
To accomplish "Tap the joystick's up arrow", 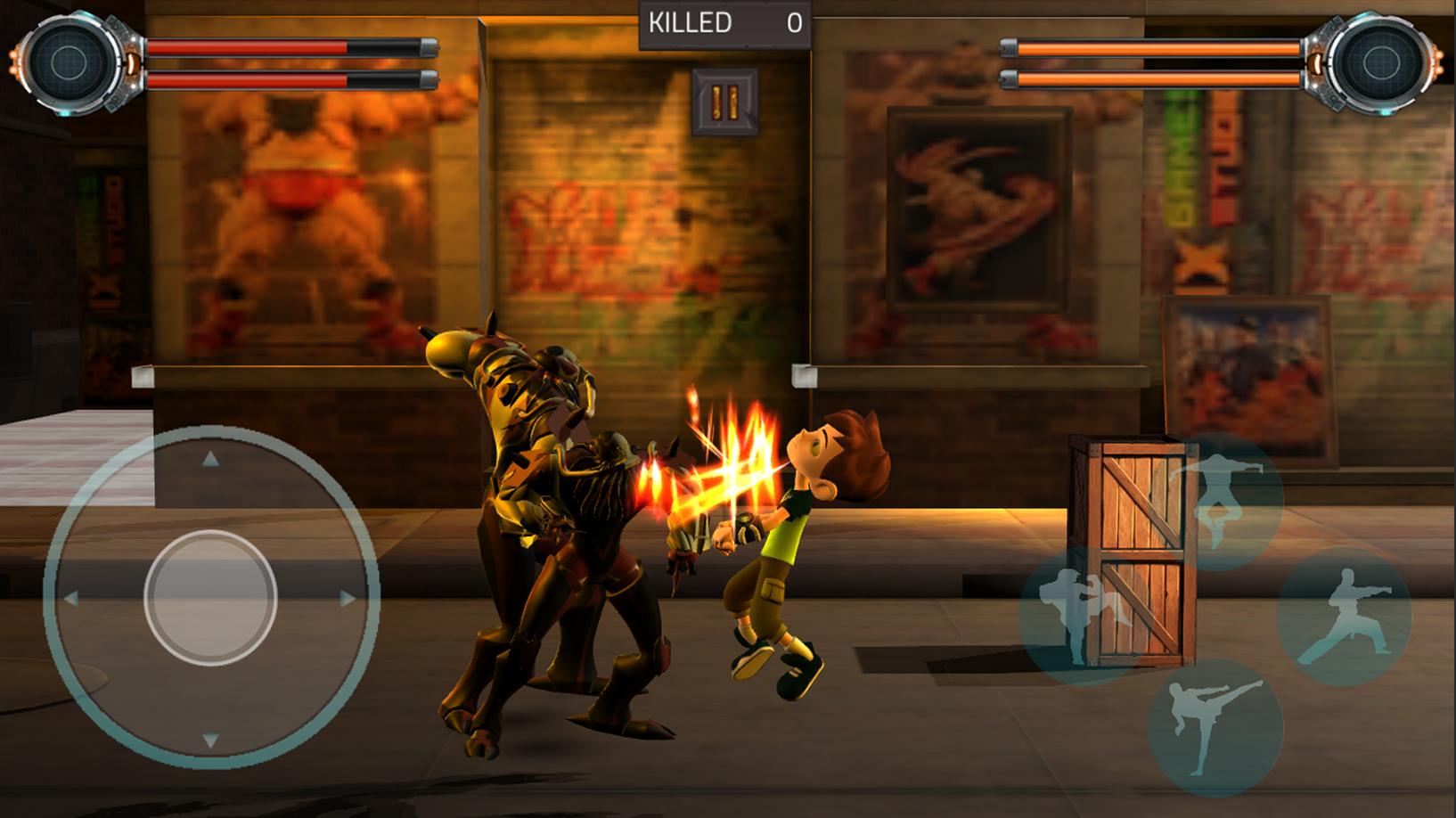I will click(x=210, y=460).
